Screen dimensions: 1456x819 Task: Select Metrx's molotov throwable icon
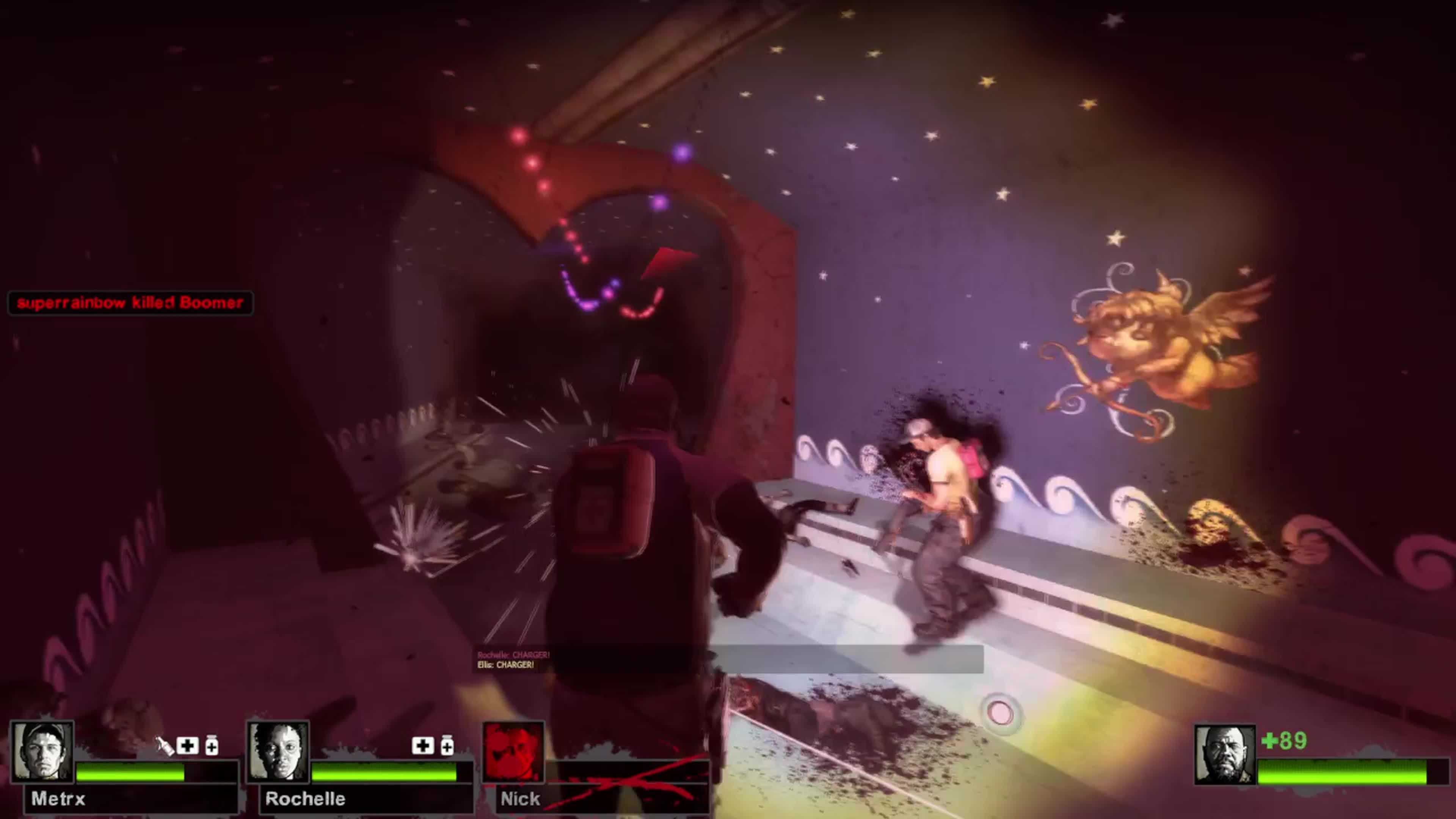(x=165, y=746)
